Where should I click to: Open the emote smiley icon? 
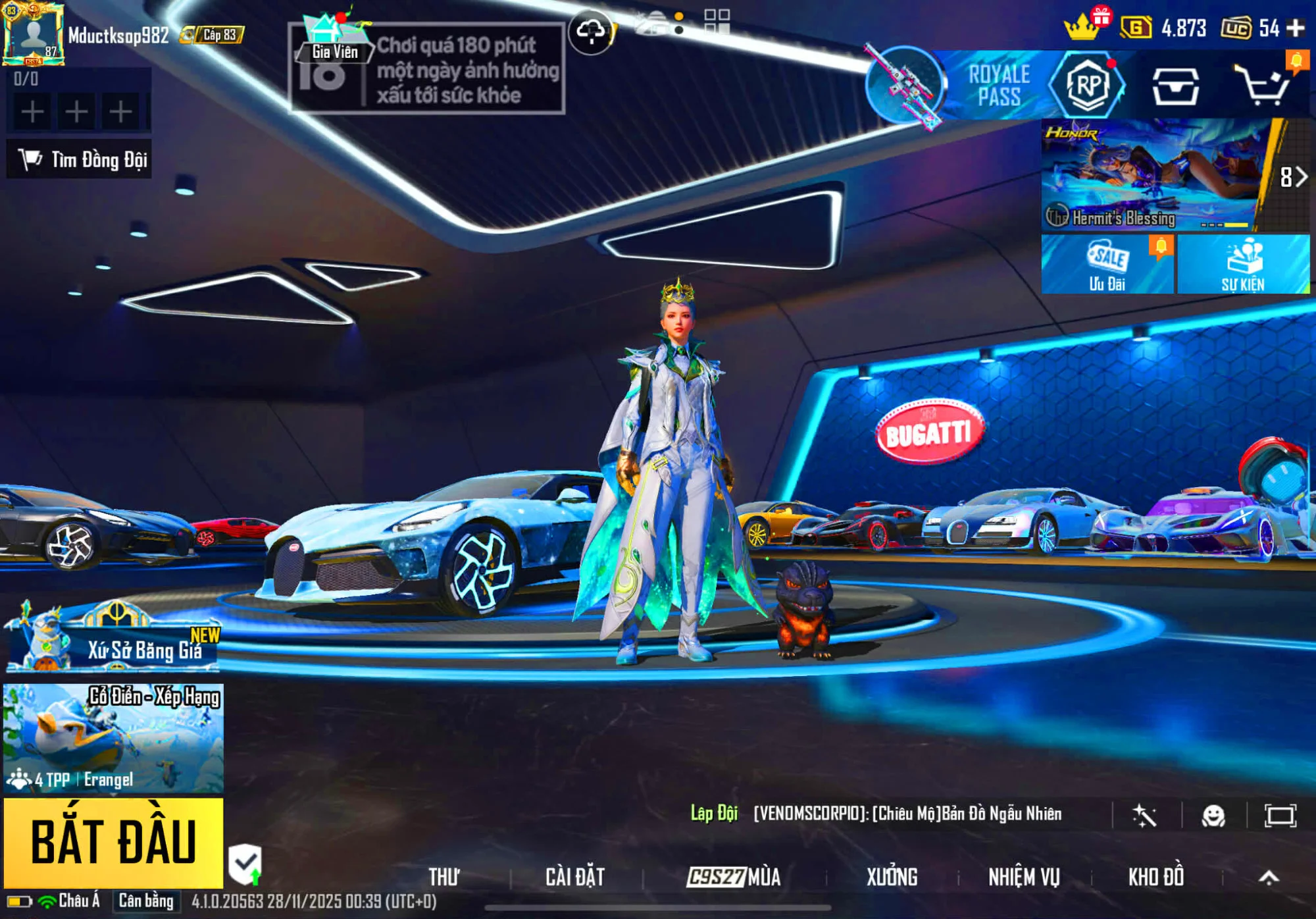point(1213,816)
